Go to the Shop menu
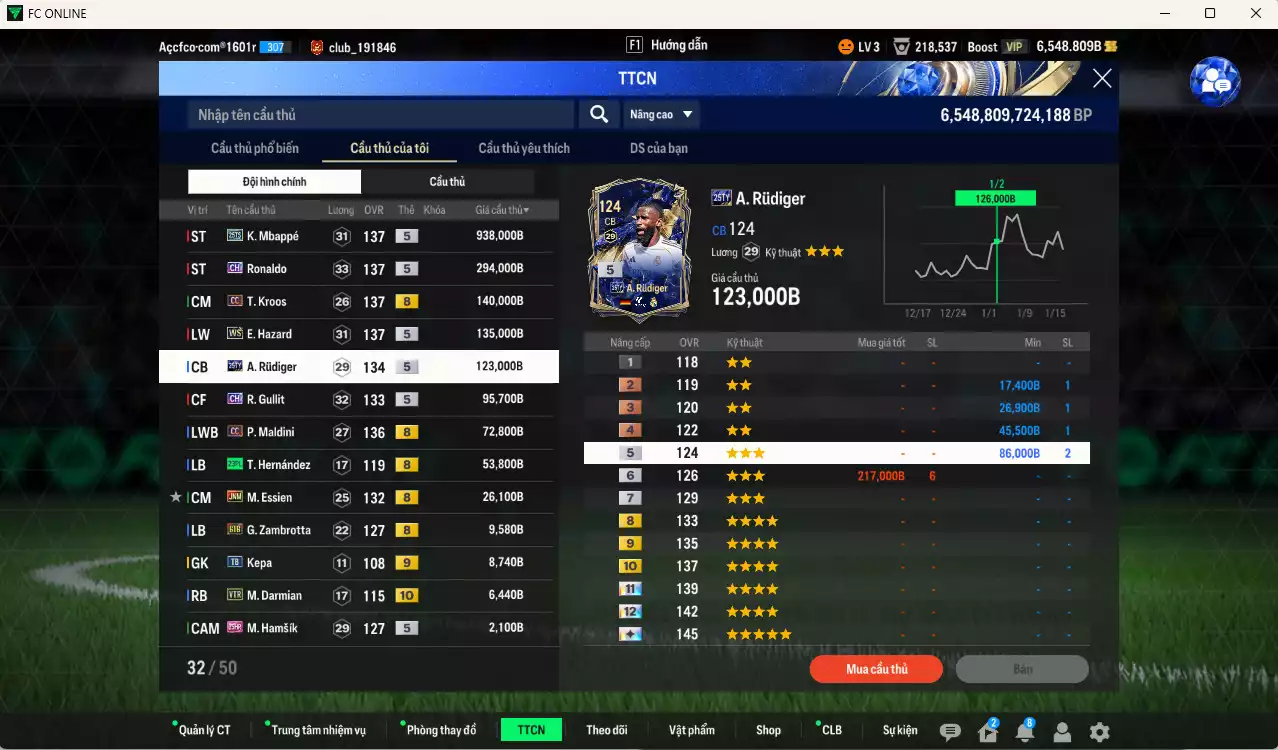Screen dimensions: 1278x750 click(768, 730)
